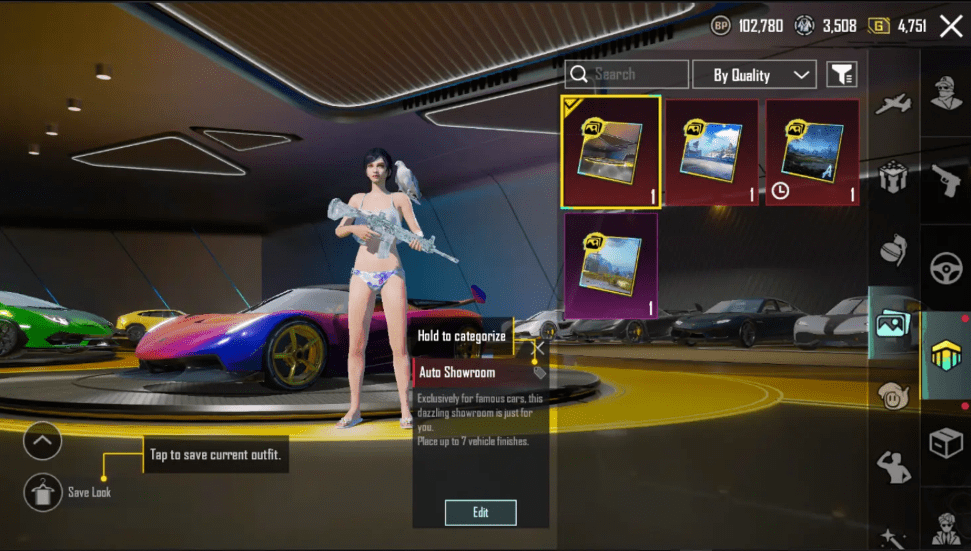Open the smiley face category

click(x=892, y=394)
